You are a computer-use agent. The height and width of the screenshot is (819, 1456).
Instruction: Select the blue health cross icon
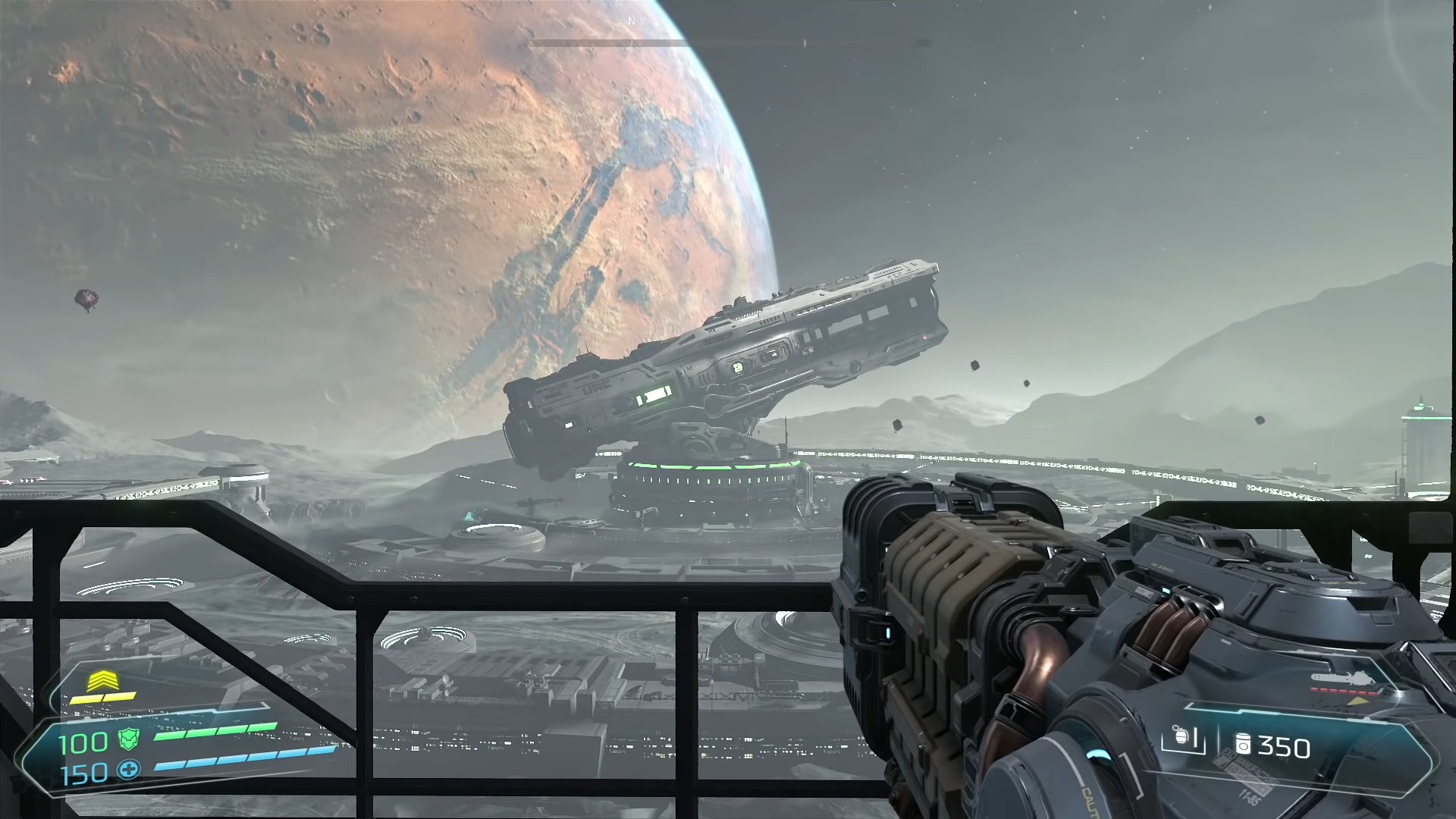coord(129,771)
